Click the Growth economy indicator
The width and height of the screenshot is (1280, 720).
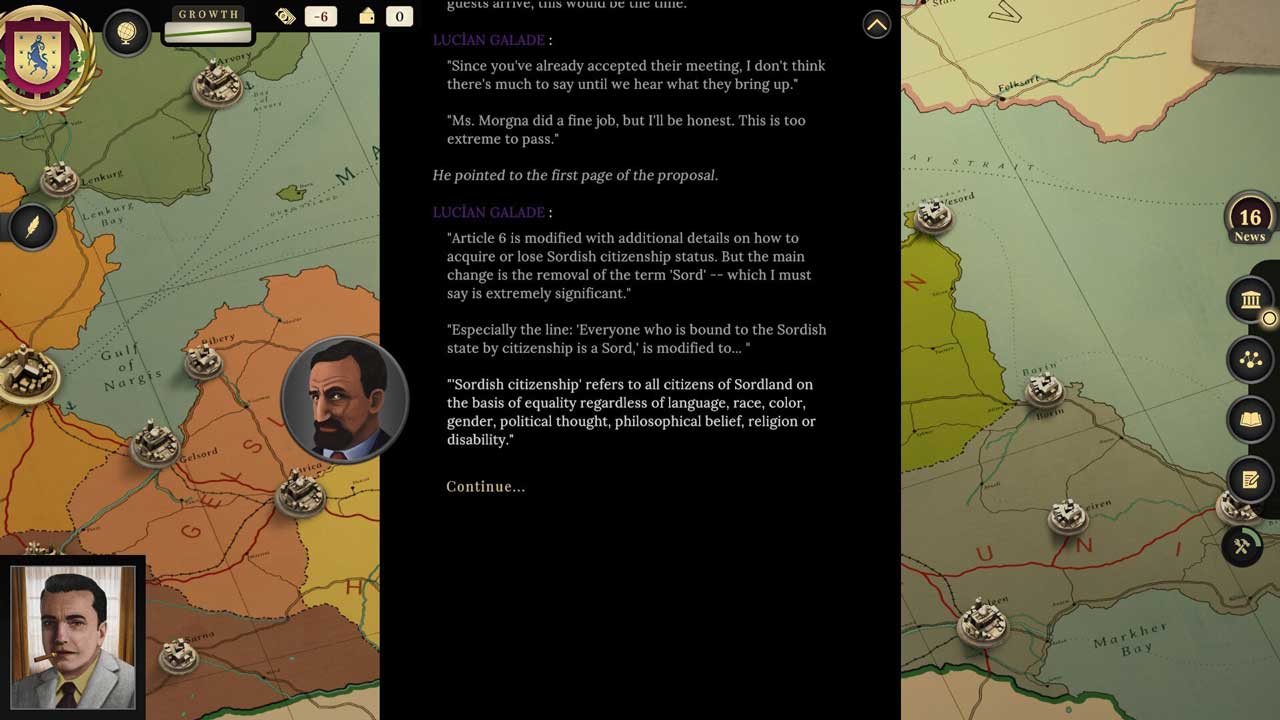[x=208, y=25]
